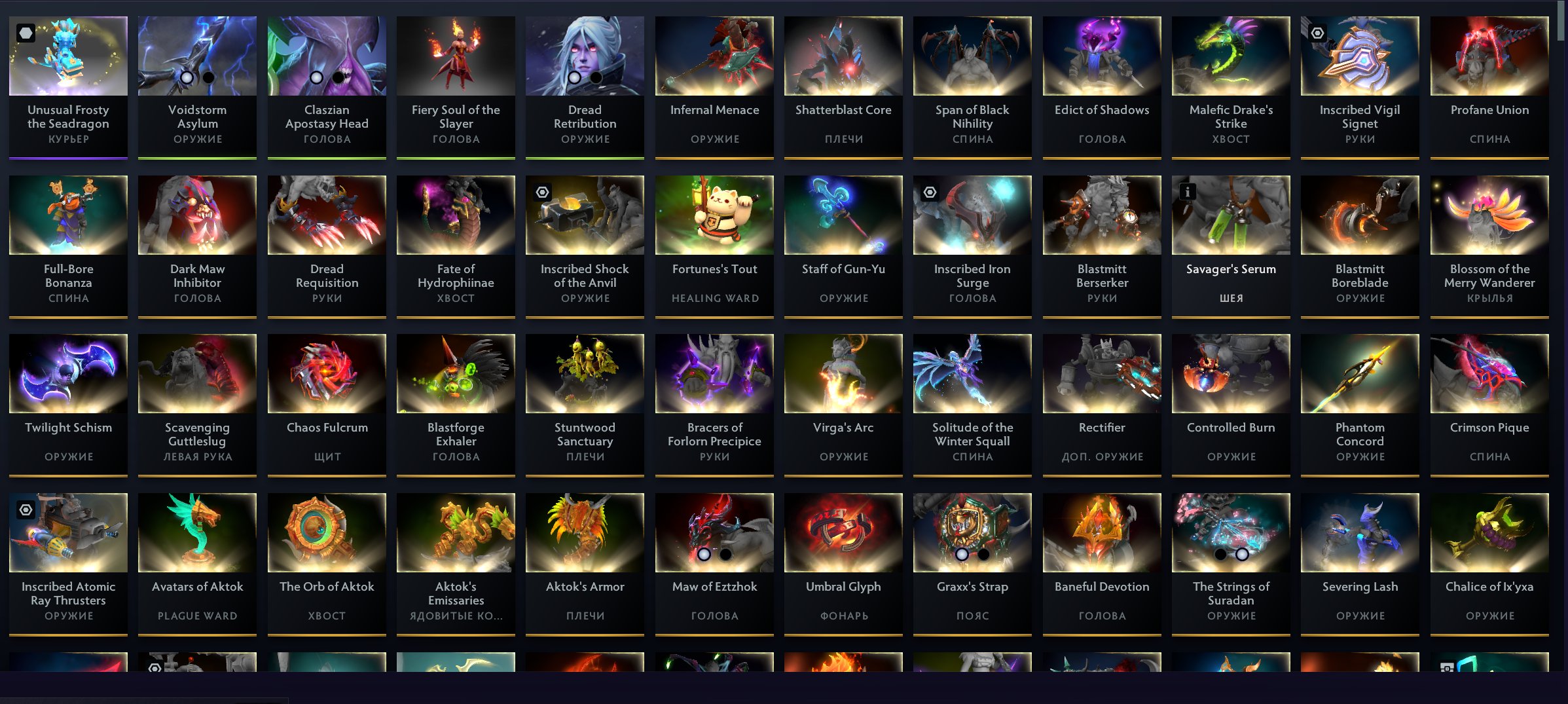Screen dimensions: 1568x704
Task: Select the Fortunes's Tout healing ward
Action: (x=714, y=215)
